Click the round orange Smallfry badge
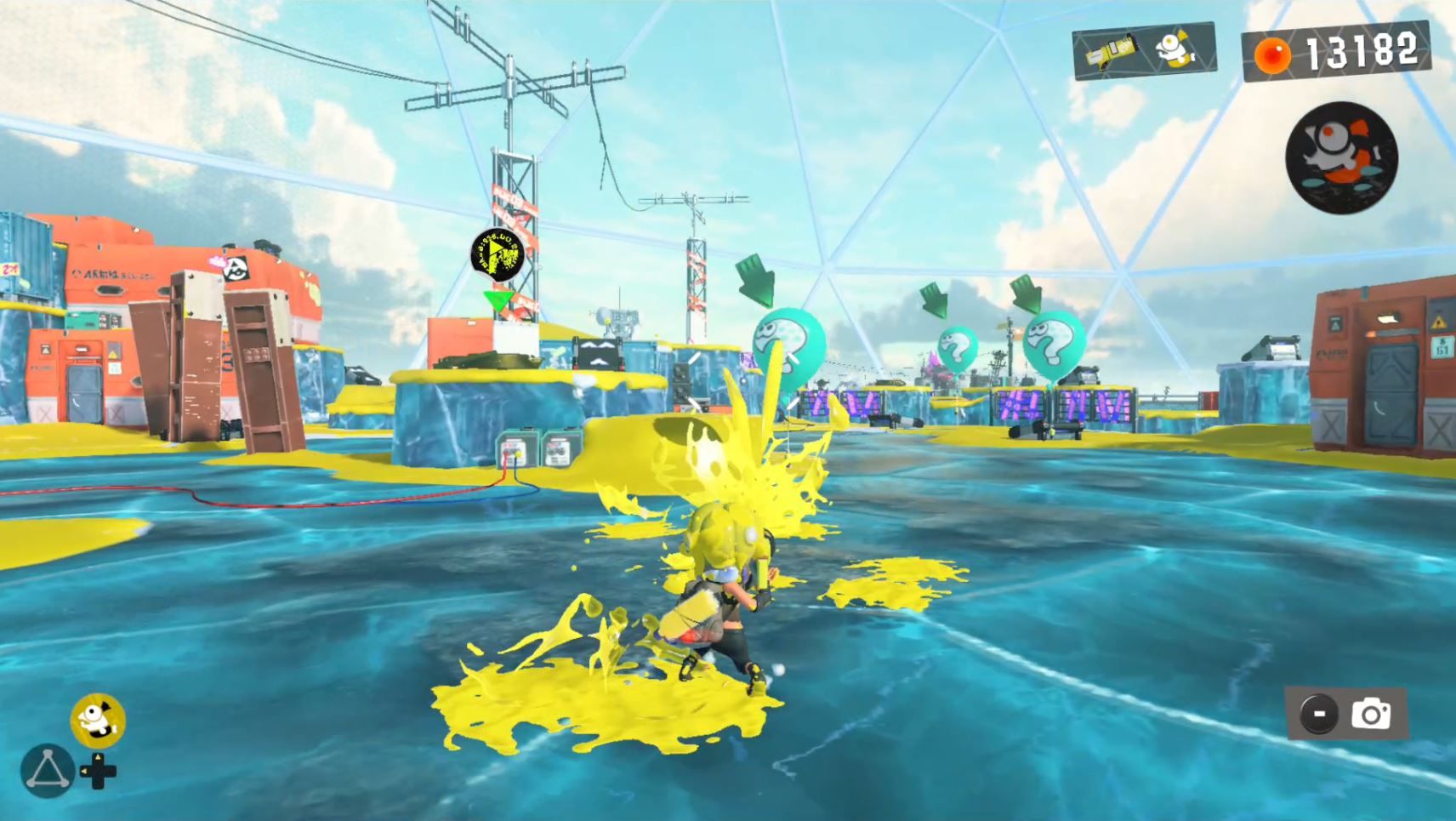The image size is (1456, 821). point(1341,157)
